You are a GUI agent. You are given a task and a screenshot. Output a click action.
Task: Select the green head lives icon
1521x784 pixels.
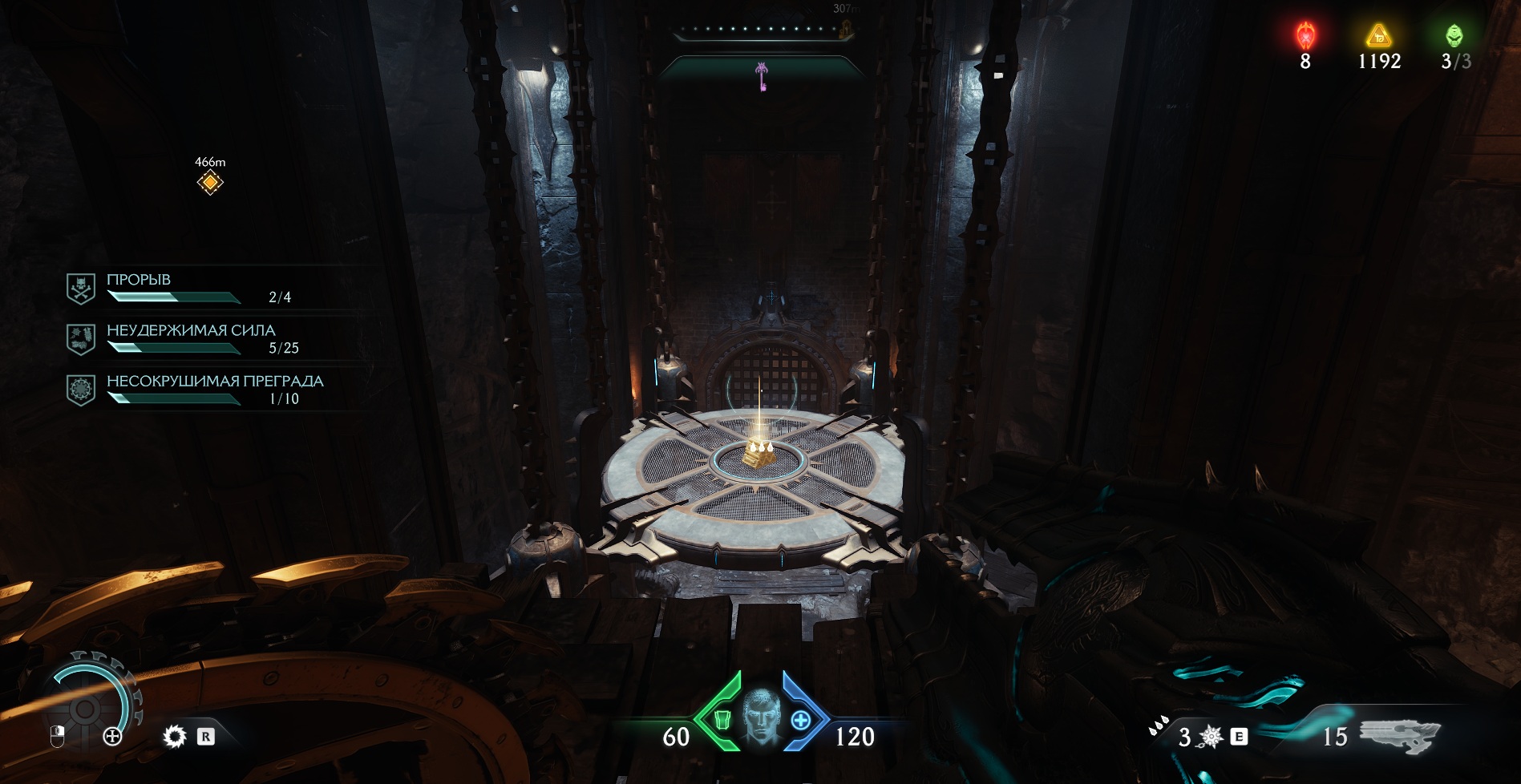(1454, 35)
